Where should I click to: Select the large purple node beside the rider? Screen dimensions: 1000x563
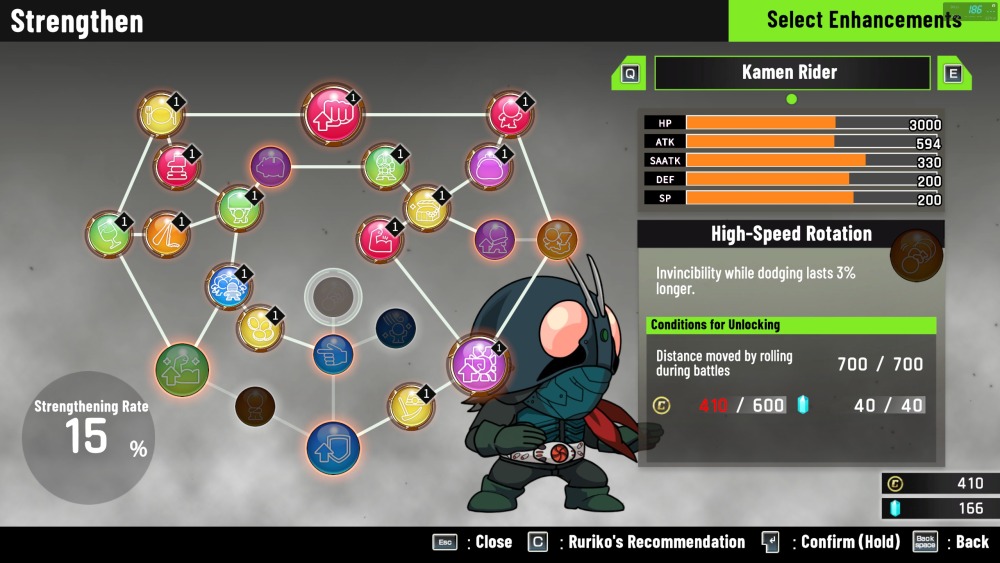pos(476,363)
